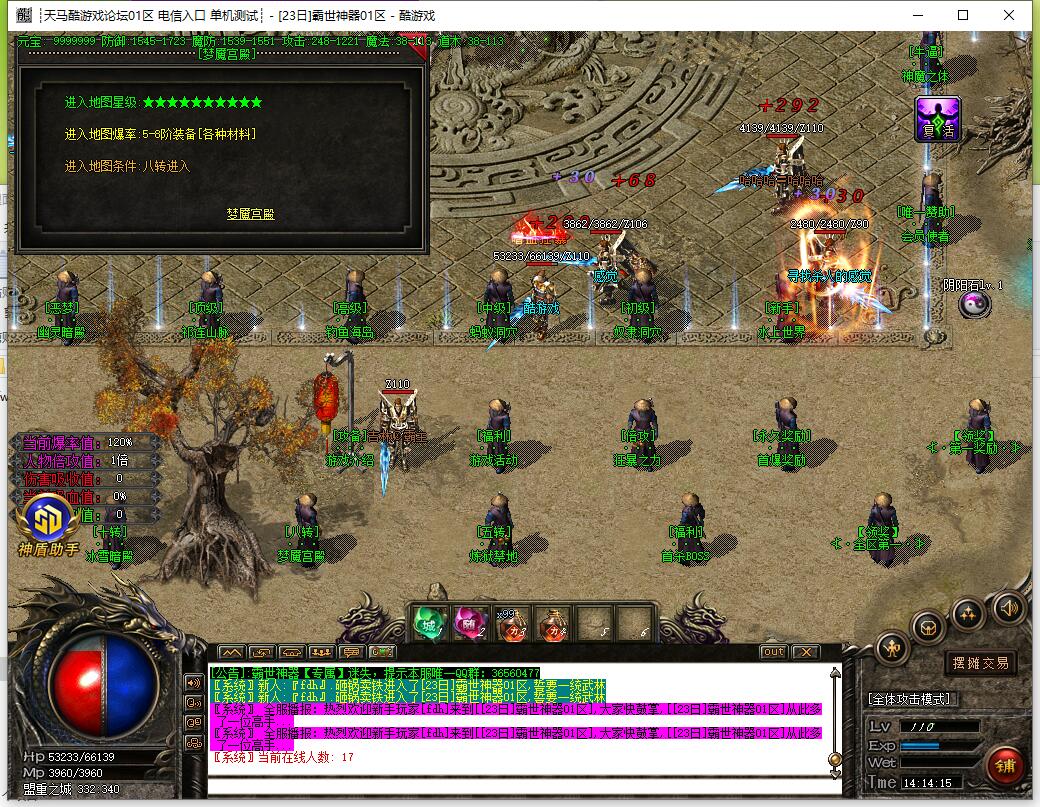This screenshot has width=1040, height=807.
Task: Change the 全体攻击模式 attack mode
Action: click(x=910, y=699)
